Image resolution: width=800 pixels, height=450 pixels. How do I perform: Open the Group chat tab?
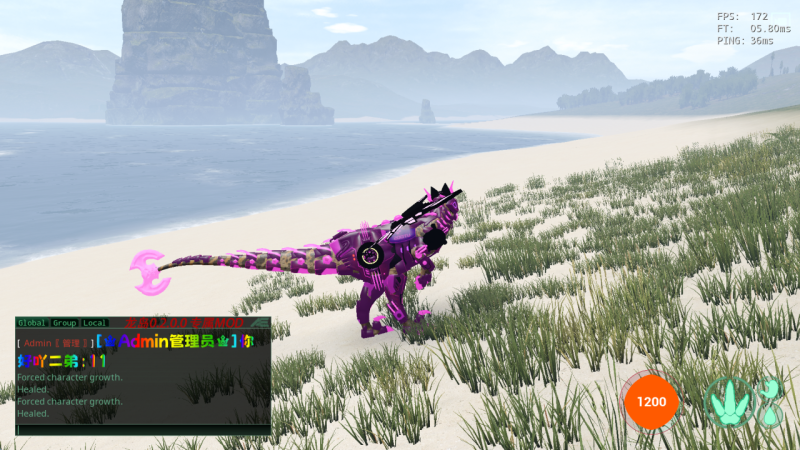tap(65, 323)
